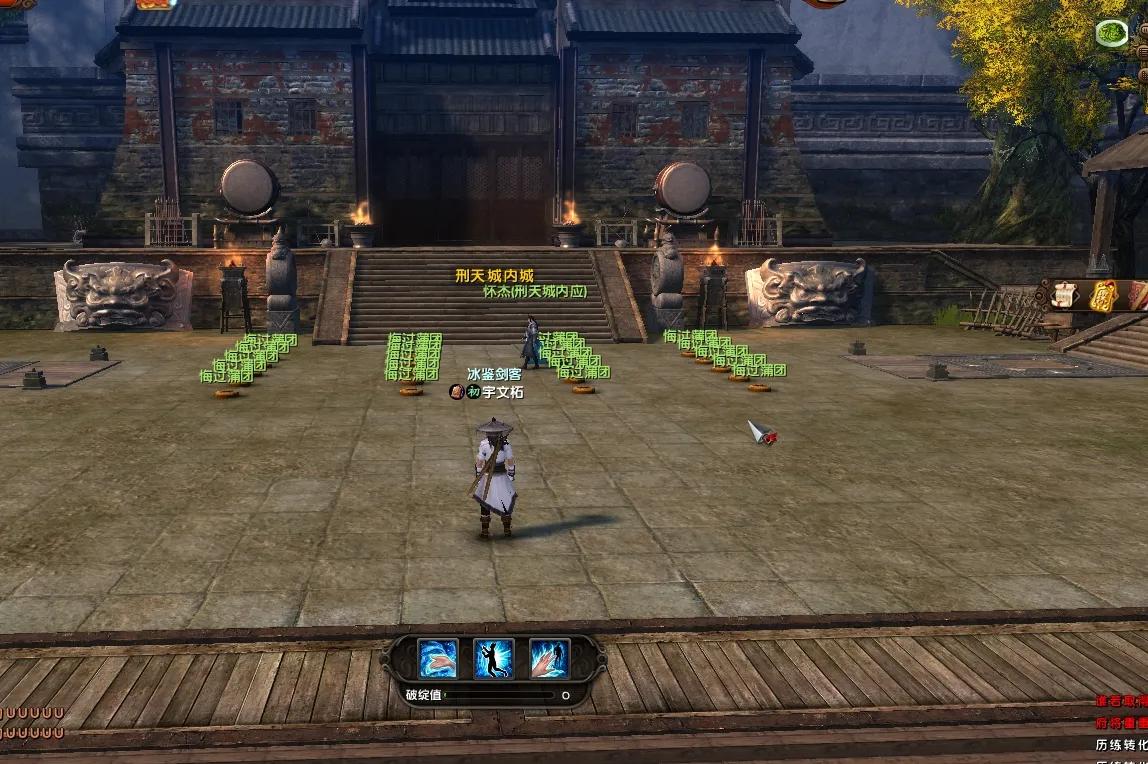
Task: Open the golden token icon
Action: point(1102,295)
